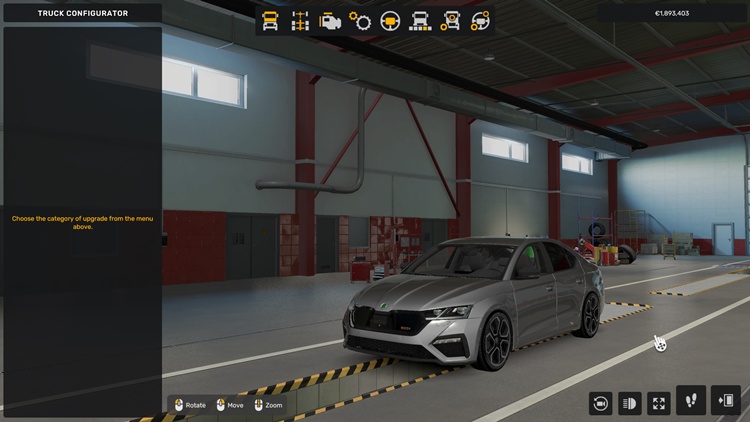Open the steering wheel accessories category
This screenshot has width=750, height=422.
click(481, 20)
